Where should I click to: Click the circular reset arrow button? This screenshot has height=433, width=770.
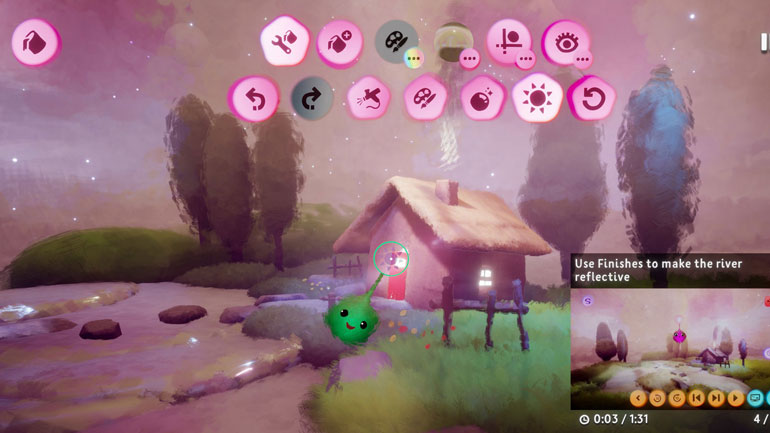coord(590,99)
